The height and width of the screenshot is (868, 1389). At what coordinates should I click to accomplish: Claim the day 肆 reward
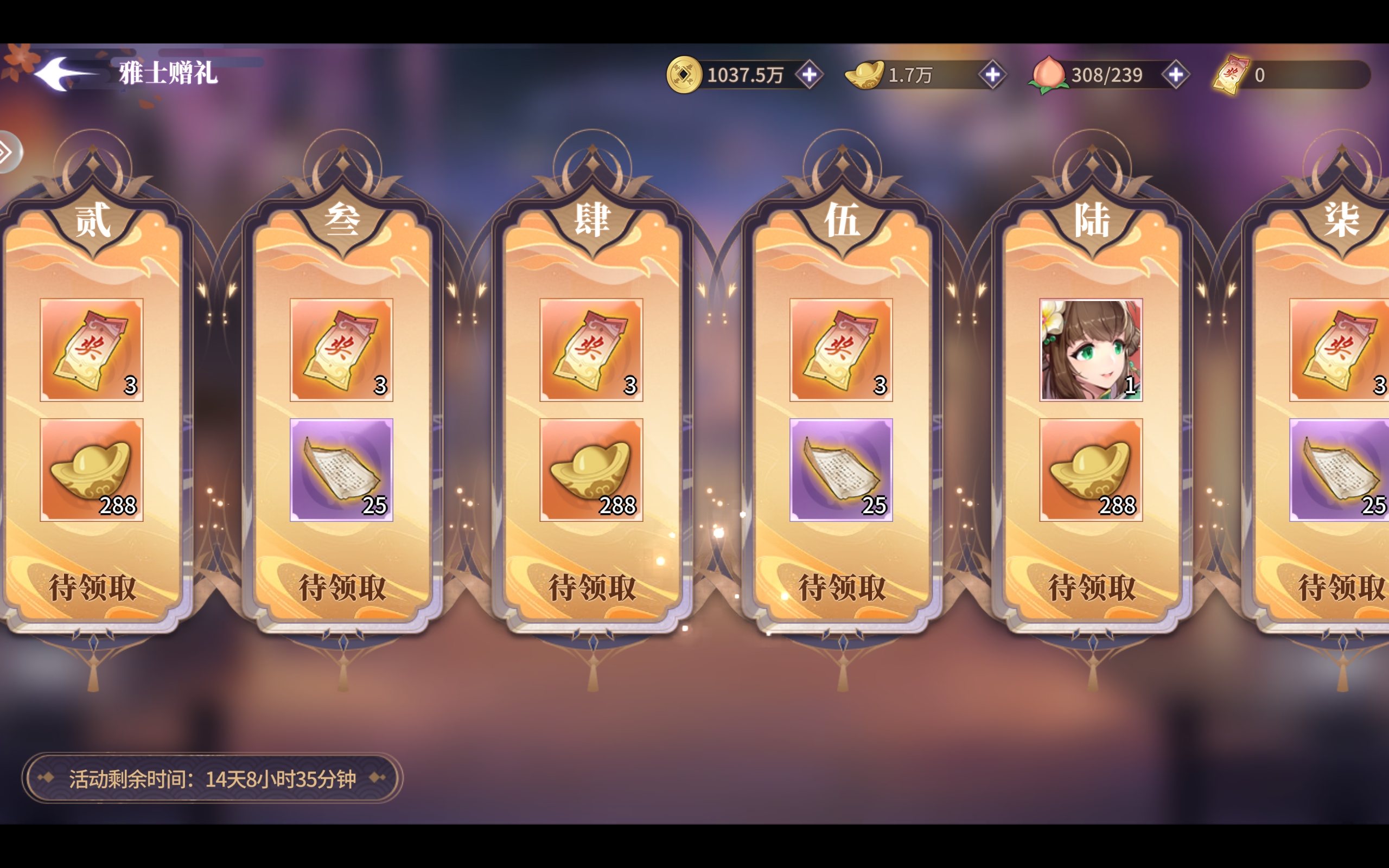point(592,588)
